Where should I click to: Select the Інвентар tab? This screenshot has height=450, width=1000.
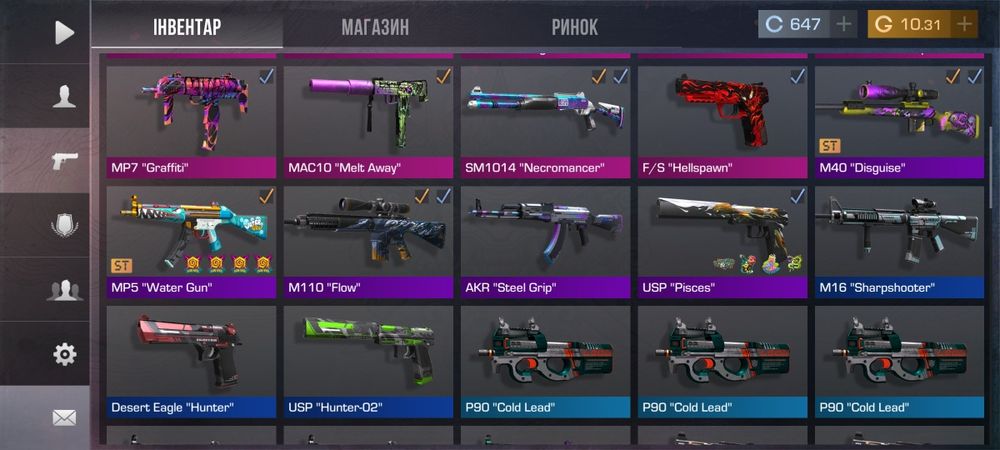[x=187, y=27]
